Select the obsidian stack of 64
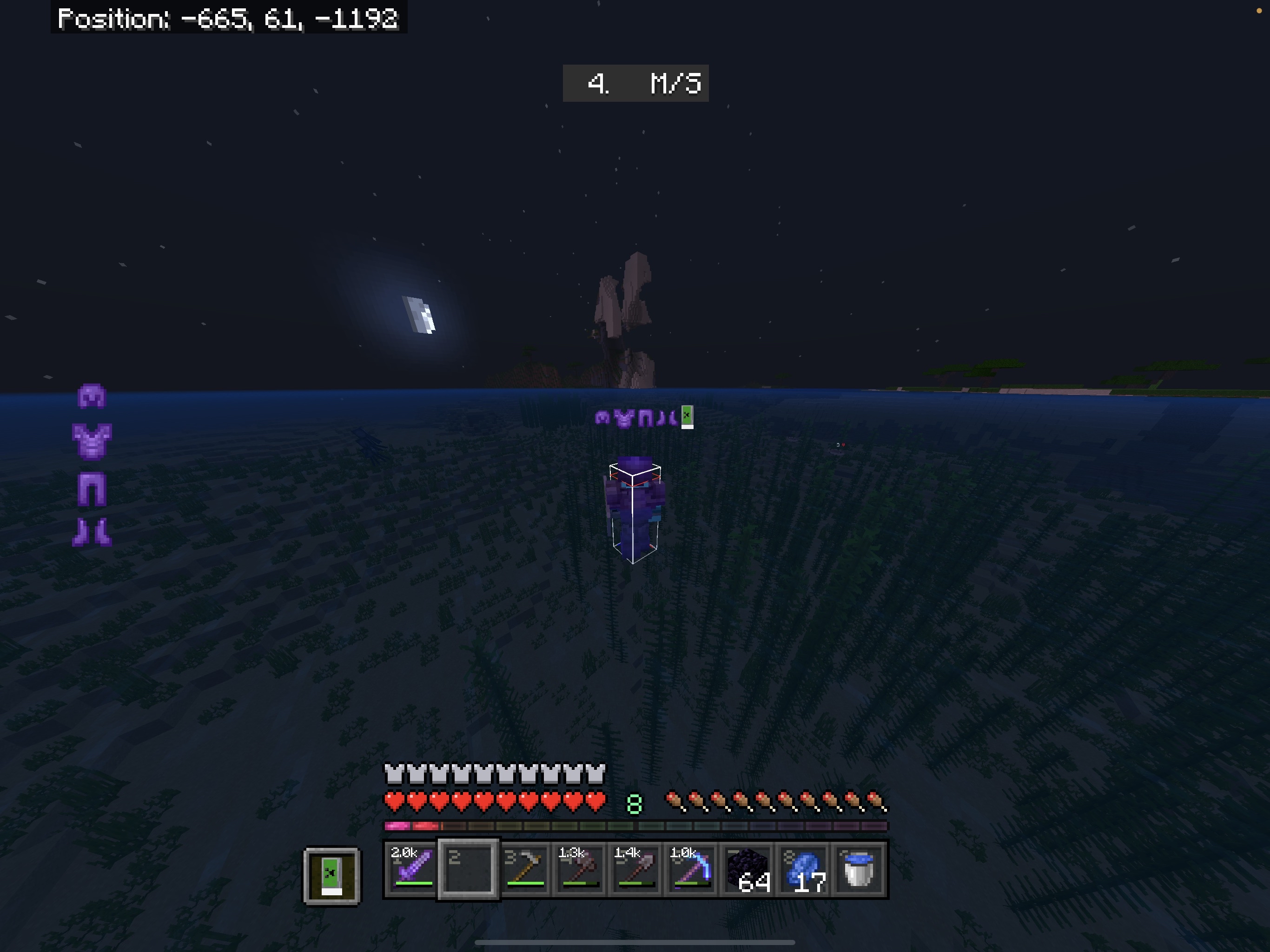This screenshot has height=952, width=1270. (x=747, y=869)
